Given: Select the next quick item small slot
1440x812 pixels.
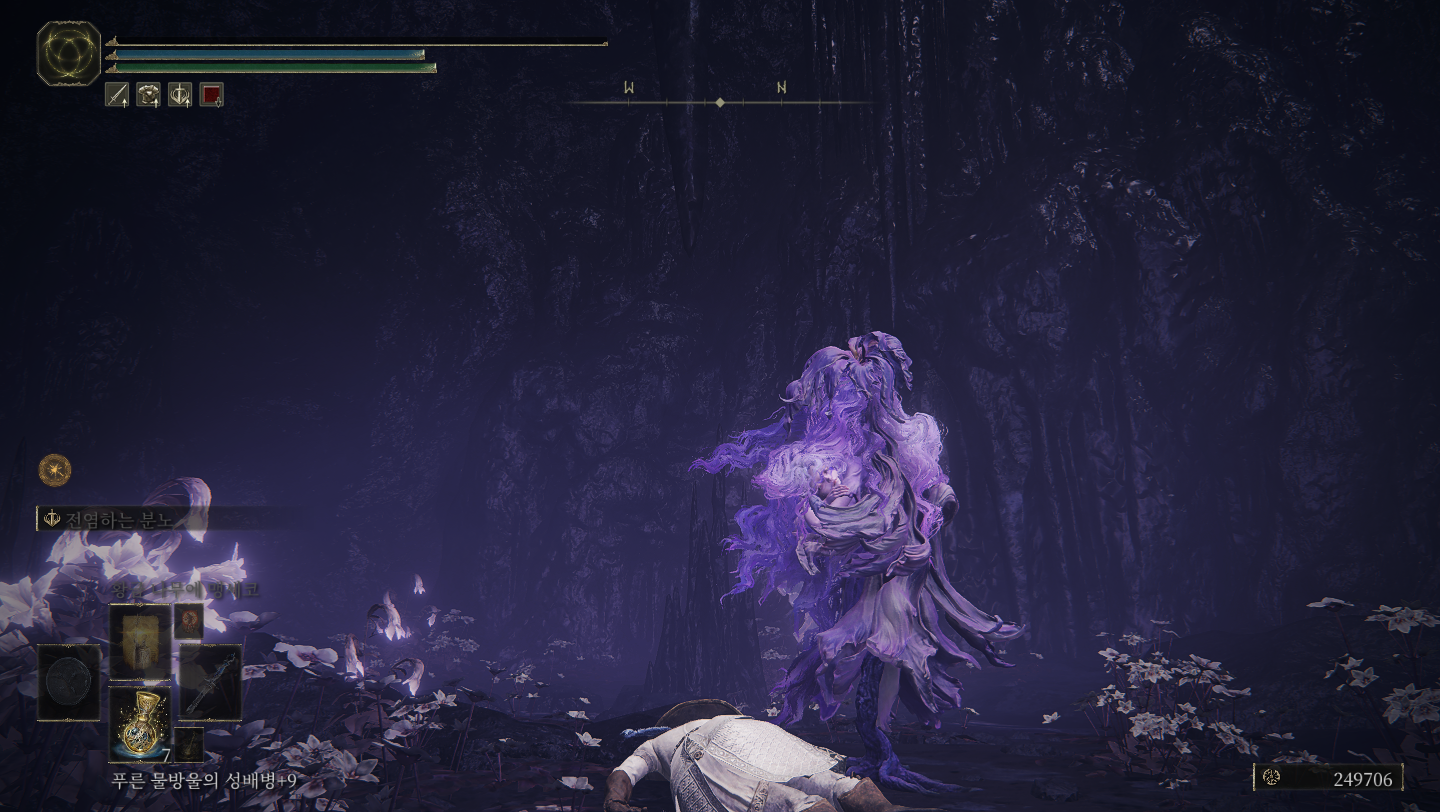Looking at the screenshot, I should (189, 744).
